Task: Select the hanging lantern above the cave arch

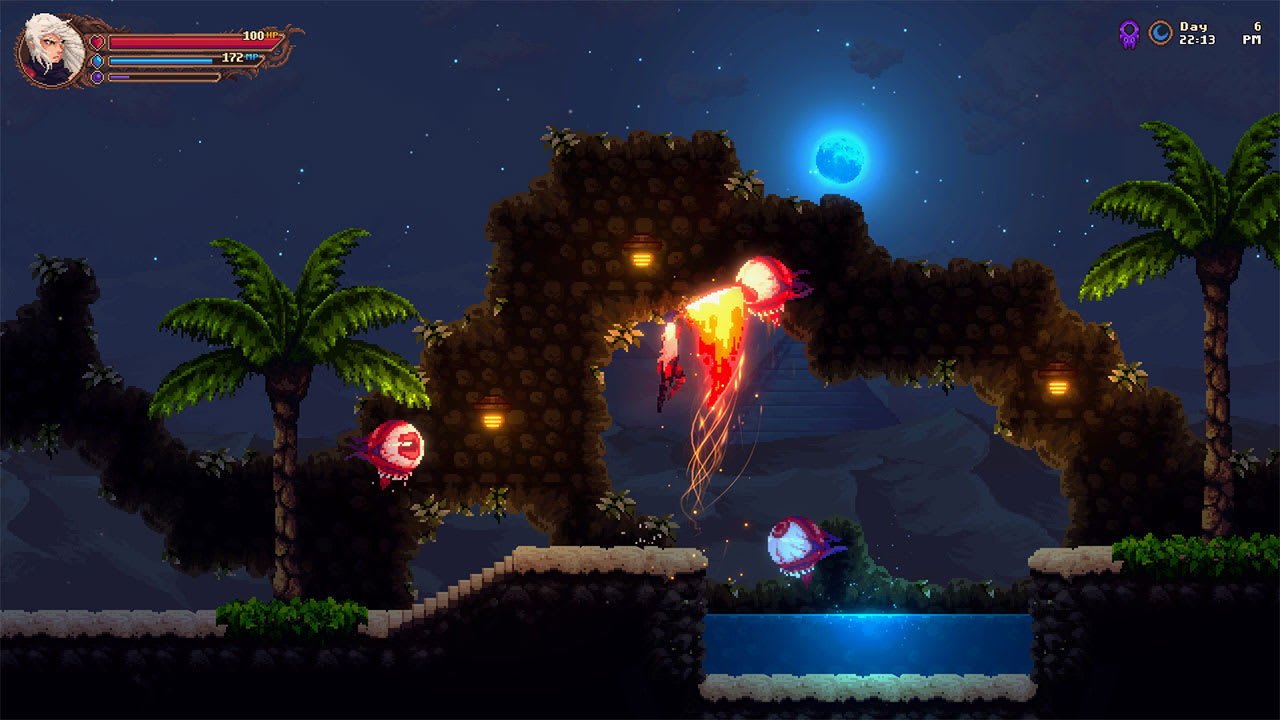Action: coord(642,253)
